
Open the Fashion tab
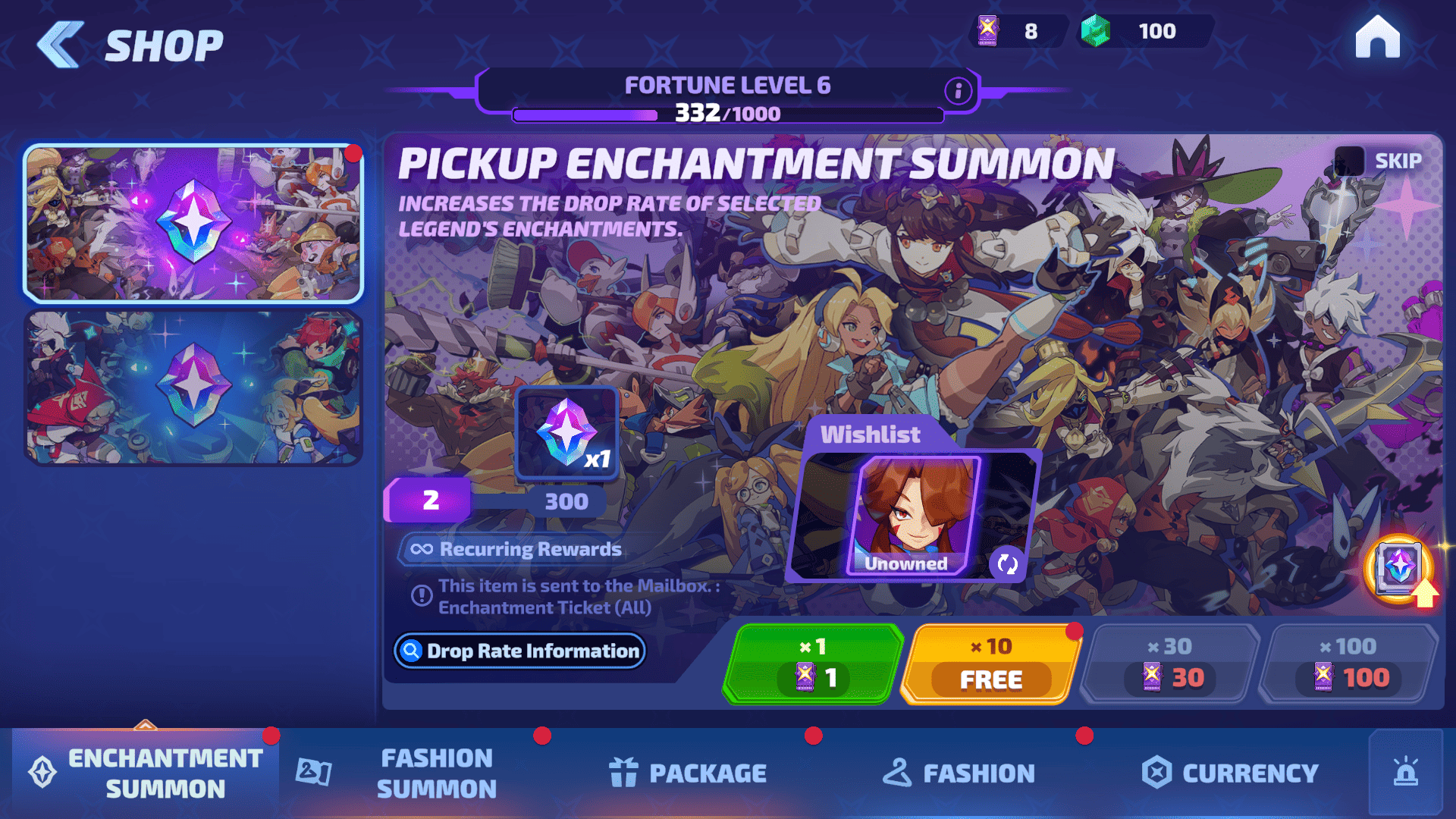point(959,773)
